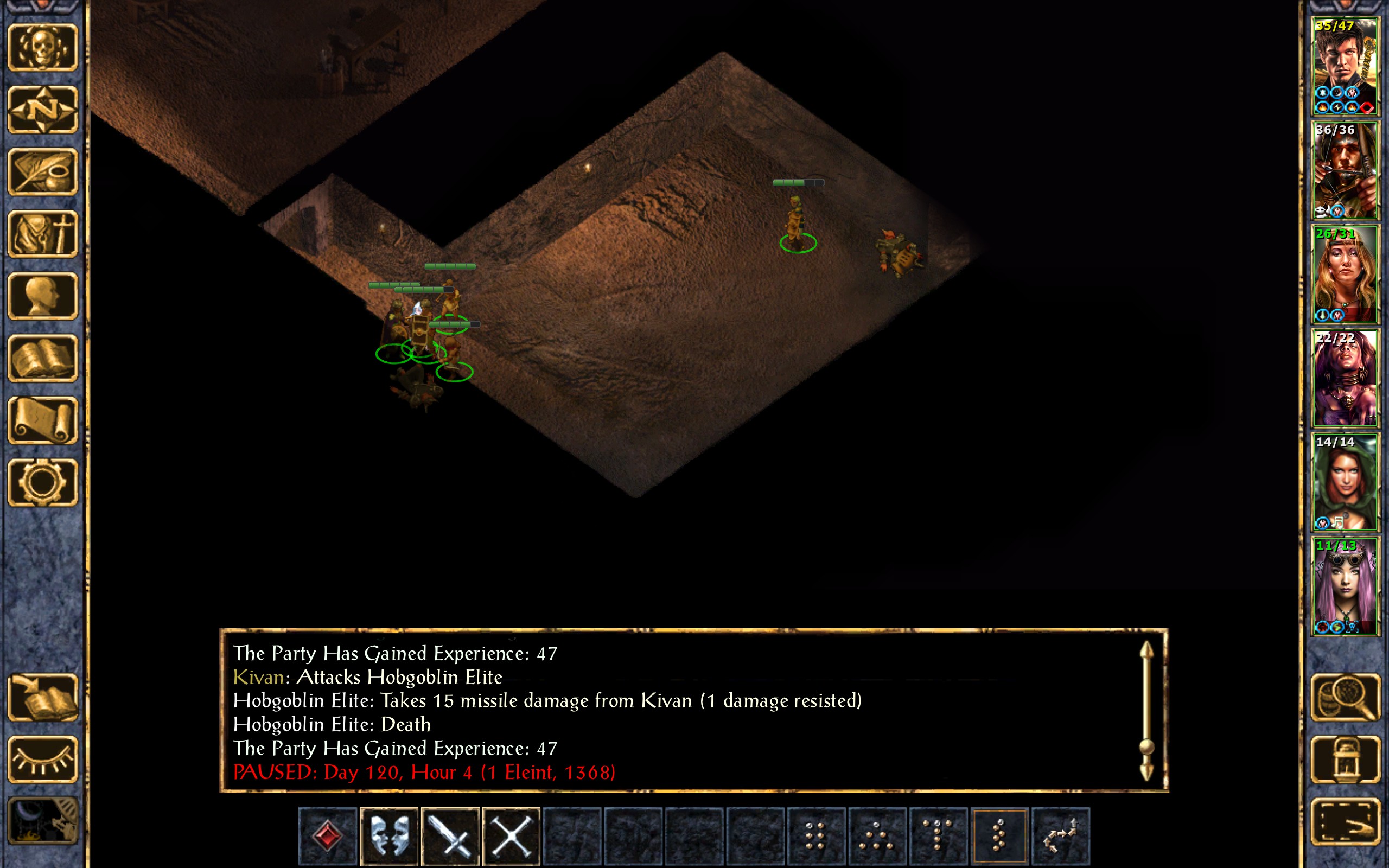Click the magnifying glass button

(1345, 697)
